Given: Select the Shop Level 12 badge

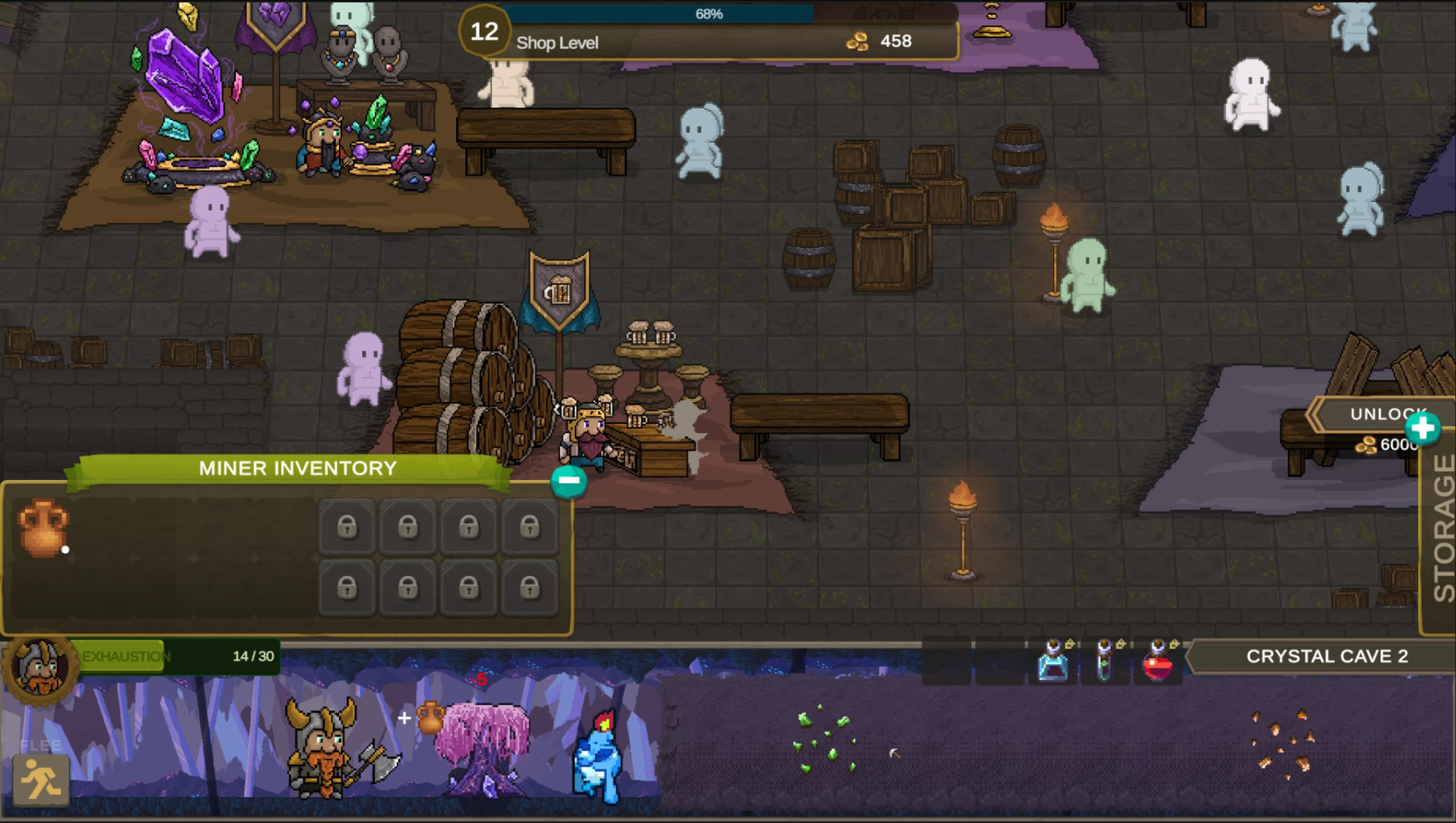Looking at the screenshot, I should click(485, 31).
